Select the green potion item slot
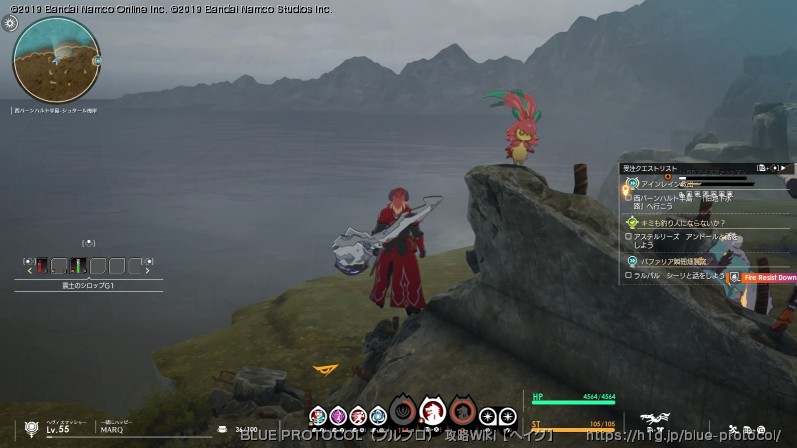The width and height of the screenshot is (797, 448). [x=78, y=266]
